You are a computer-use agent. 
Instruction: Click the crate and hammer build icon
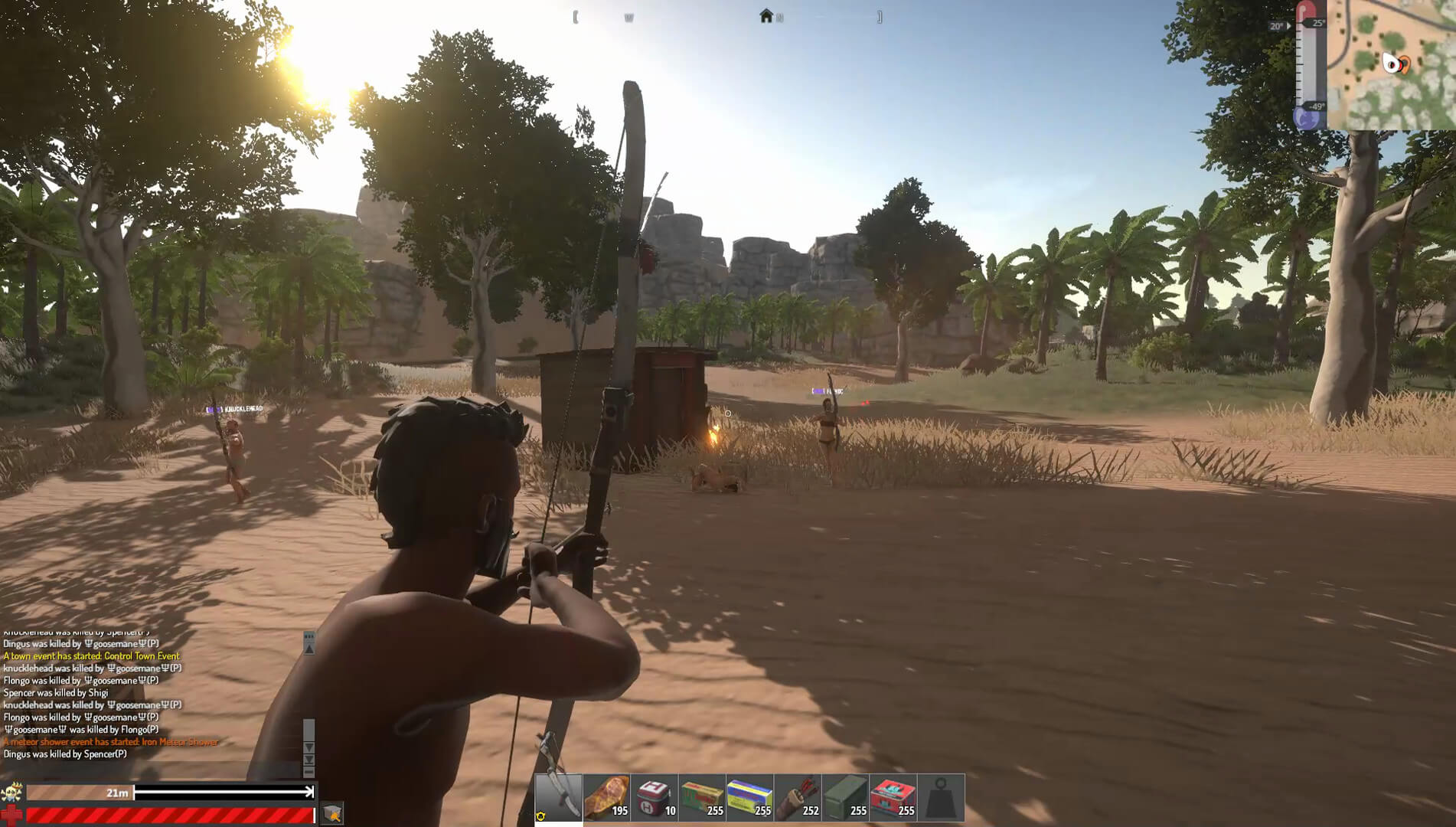point(331,813)
